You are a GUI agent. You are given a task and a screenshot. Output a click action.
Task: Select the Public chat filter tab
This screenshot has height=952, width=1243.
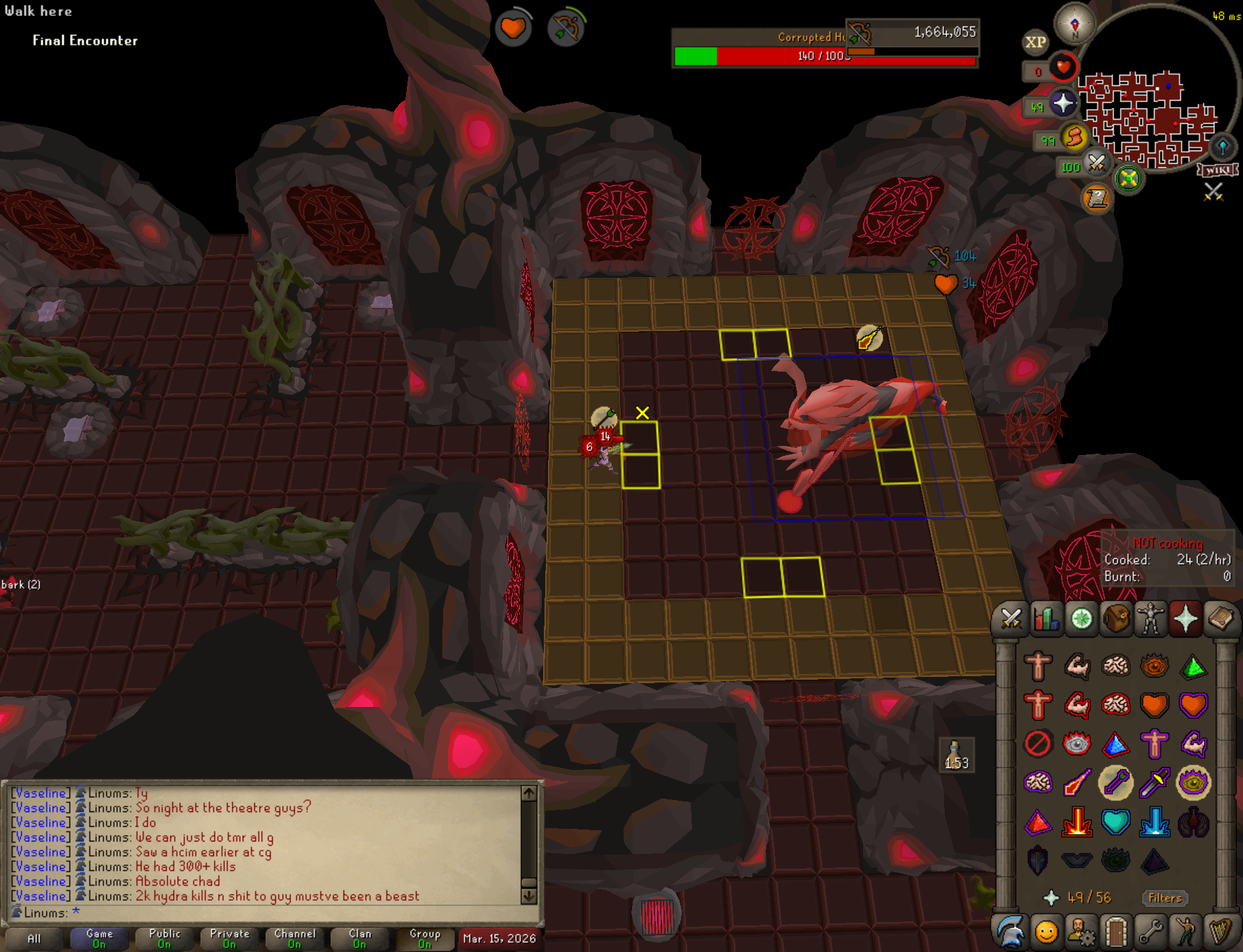(x=164, y=938)
